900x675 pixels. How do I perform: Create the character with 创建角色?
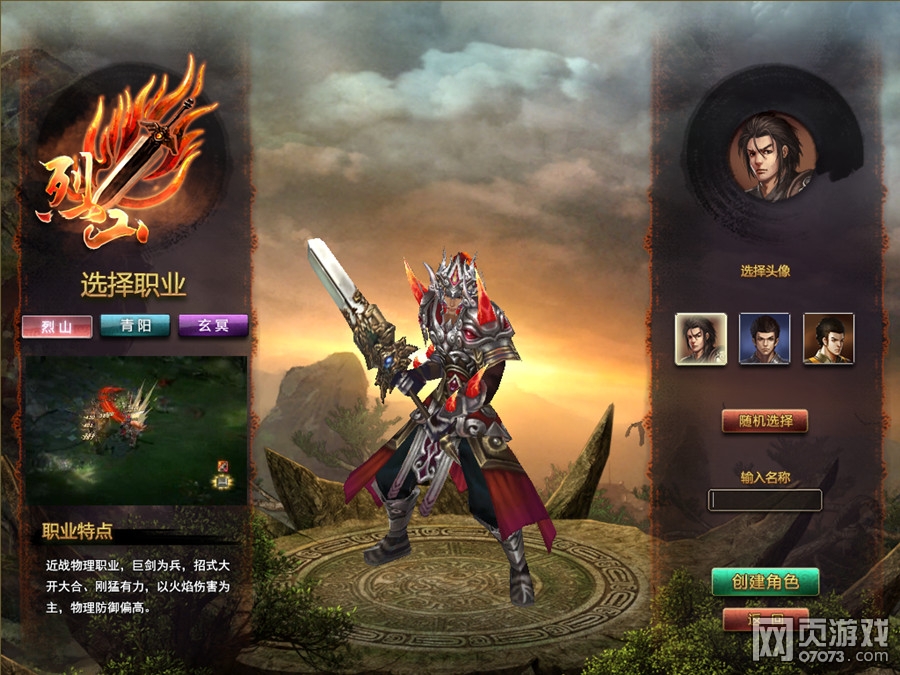point(765,581)
